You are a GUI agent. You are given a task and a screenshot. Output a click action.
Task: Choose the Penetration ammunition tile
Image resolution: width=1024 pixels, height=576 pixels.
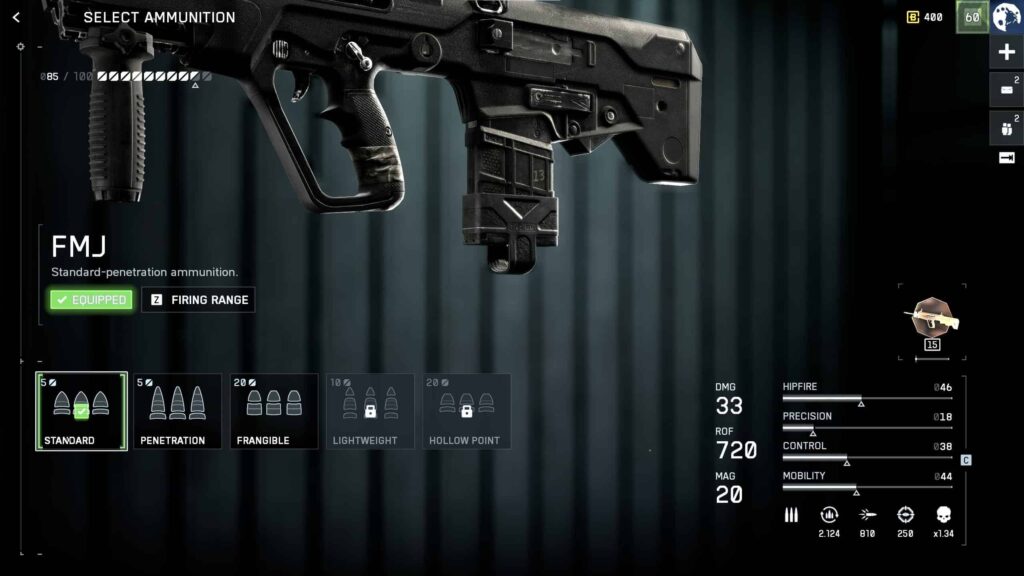pyautogui.click(x=177, y=411)
